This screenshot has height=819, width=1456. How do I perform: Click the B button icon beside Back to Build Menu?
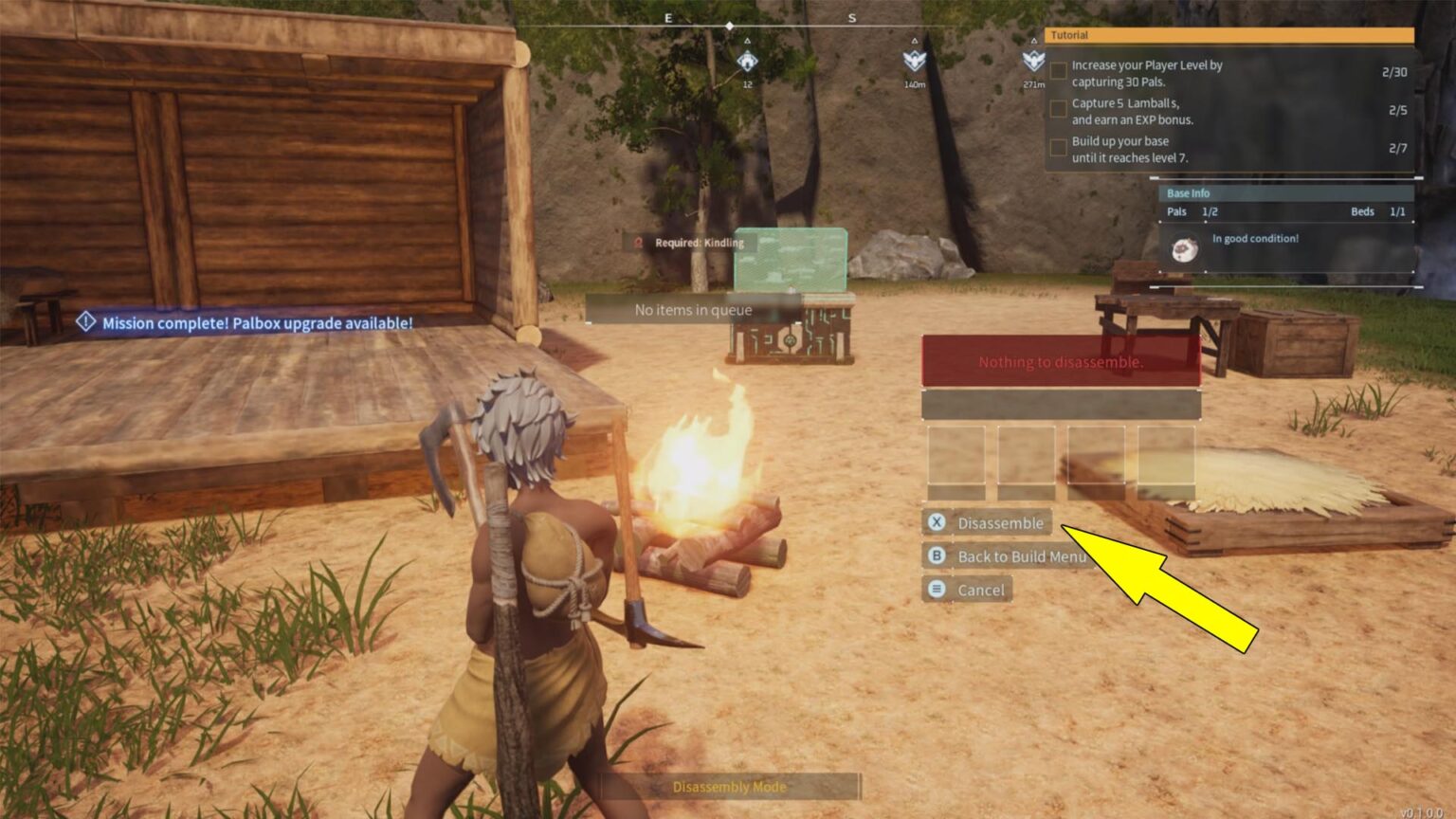coord(937,556)
